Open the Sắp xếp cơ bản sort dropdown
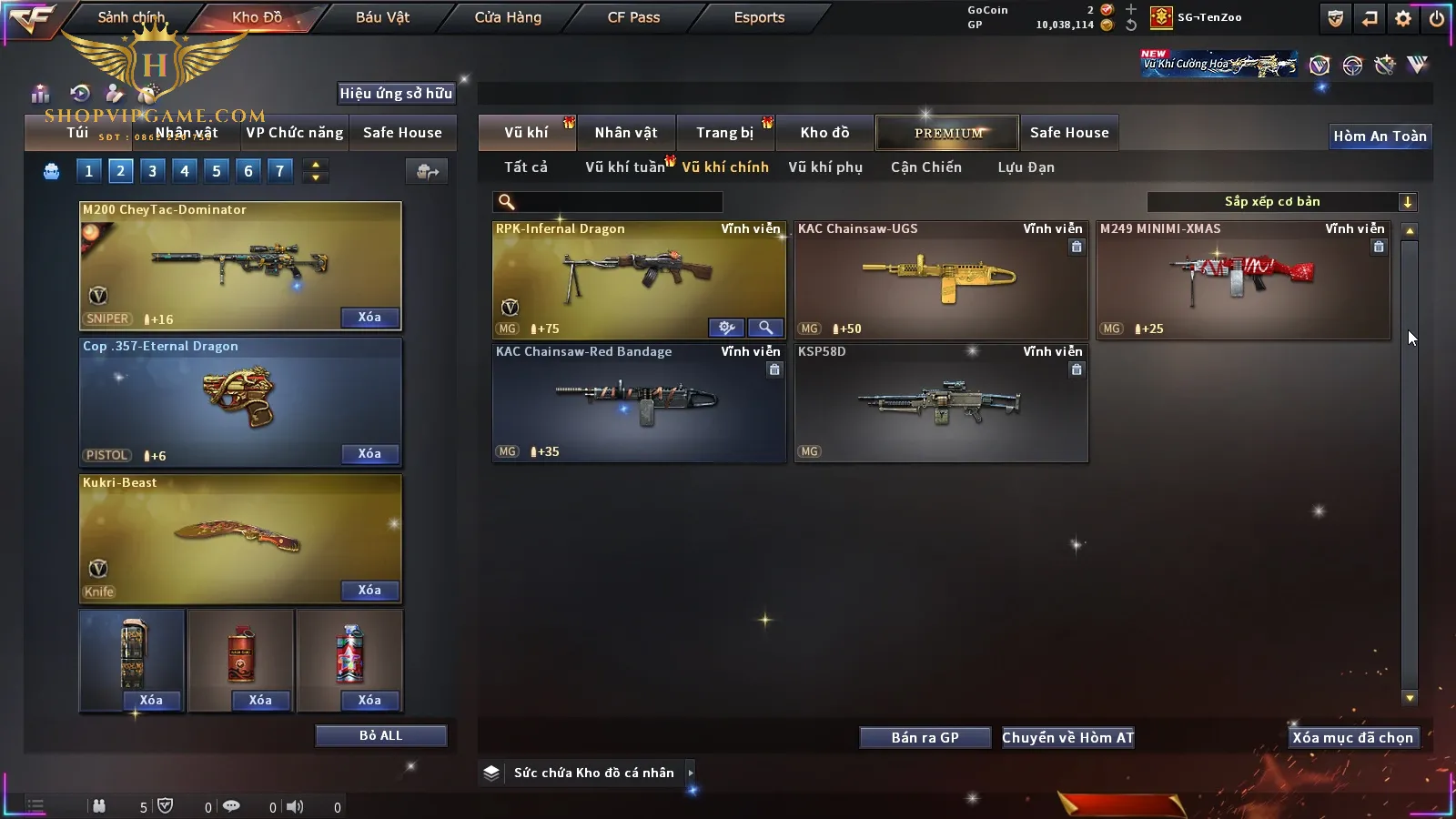The height and width of the screenshot is (819, 1456). click(1281, 202)
